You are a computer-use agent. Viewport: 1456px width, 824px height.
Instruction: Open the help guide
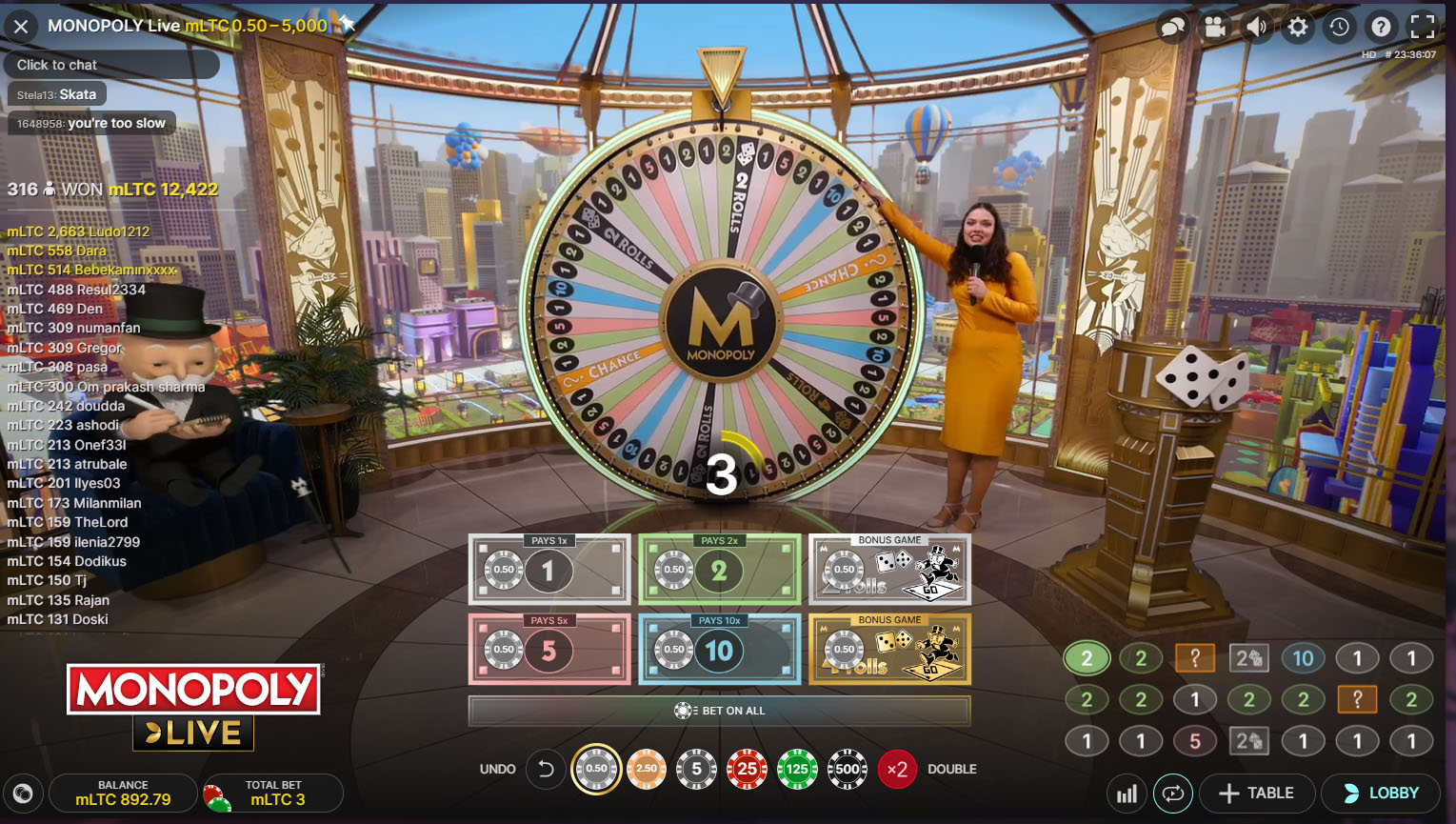pyautogui.click(x=1381, y=27)
